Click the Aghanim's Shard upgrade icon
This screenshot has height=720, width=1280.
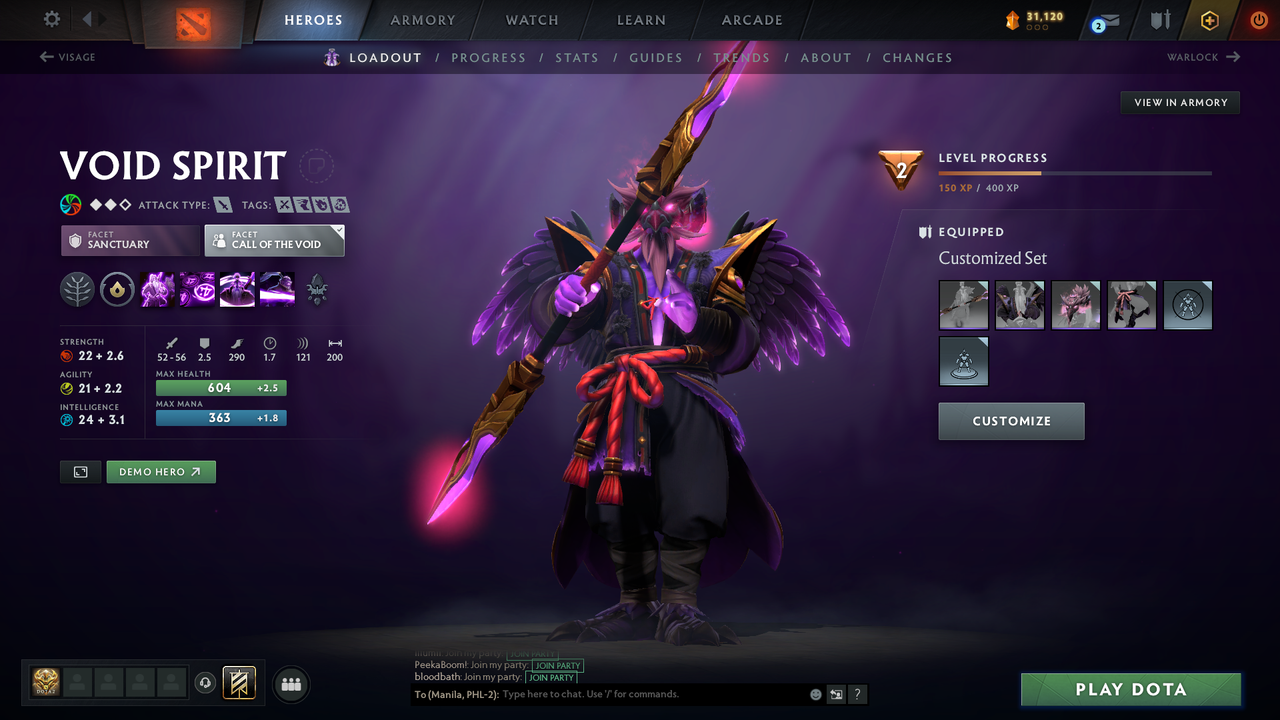tap(117, 290)
